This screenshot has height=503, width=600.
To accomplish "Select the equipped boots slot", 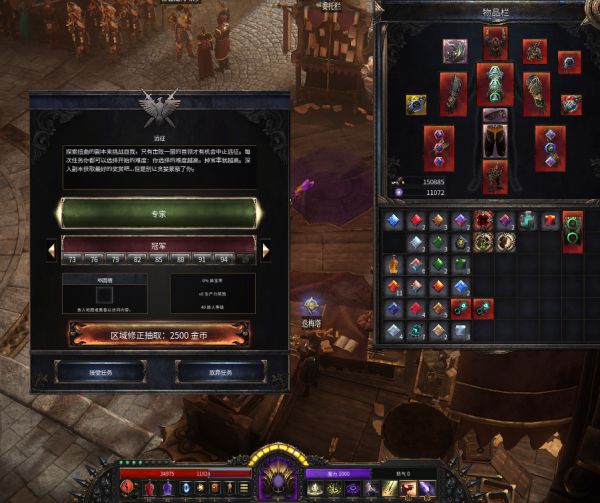I will pos(495,176).
